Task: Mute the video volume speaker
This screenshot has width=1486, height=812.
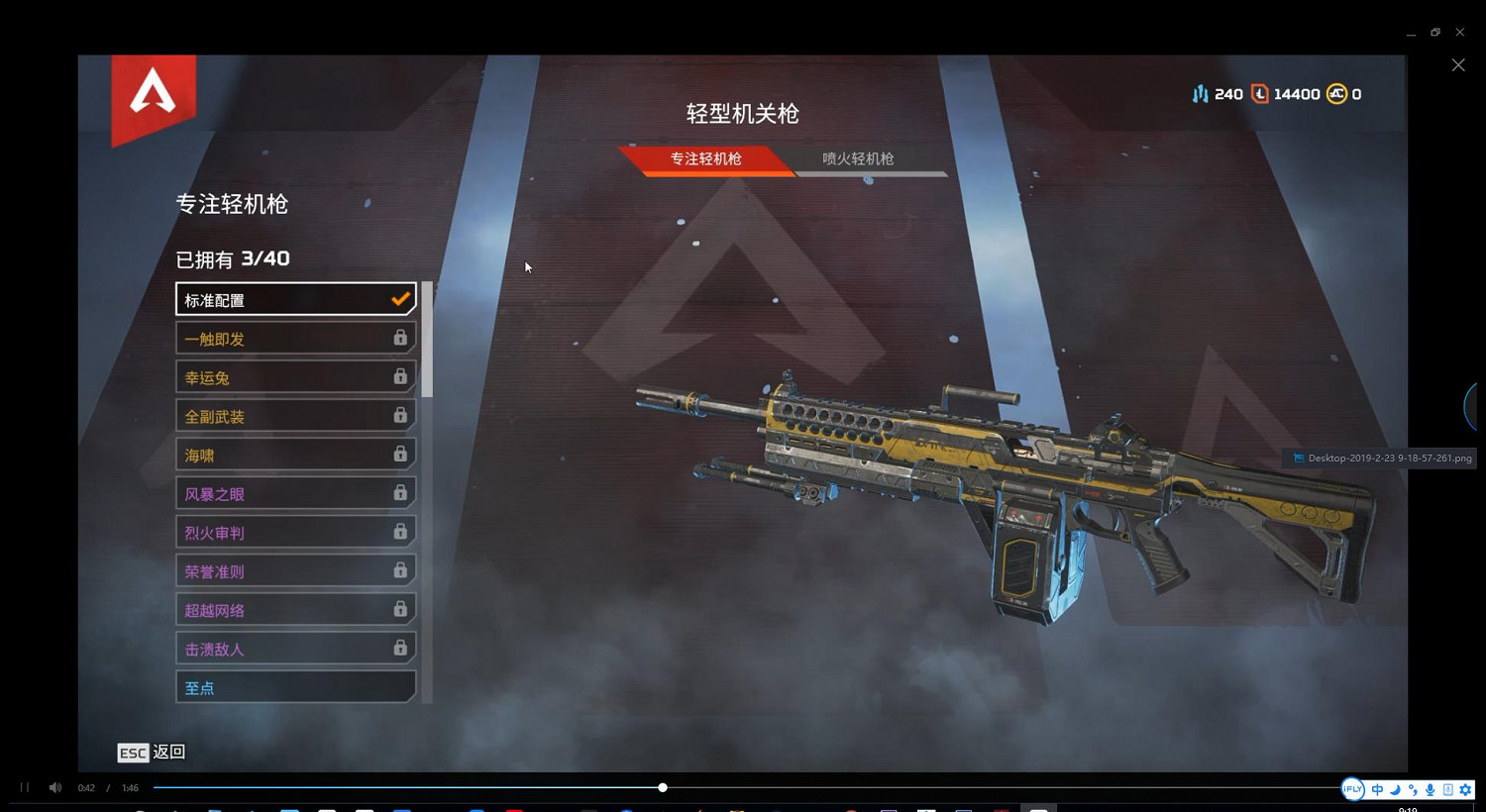Action: click(x=54, y=787)
